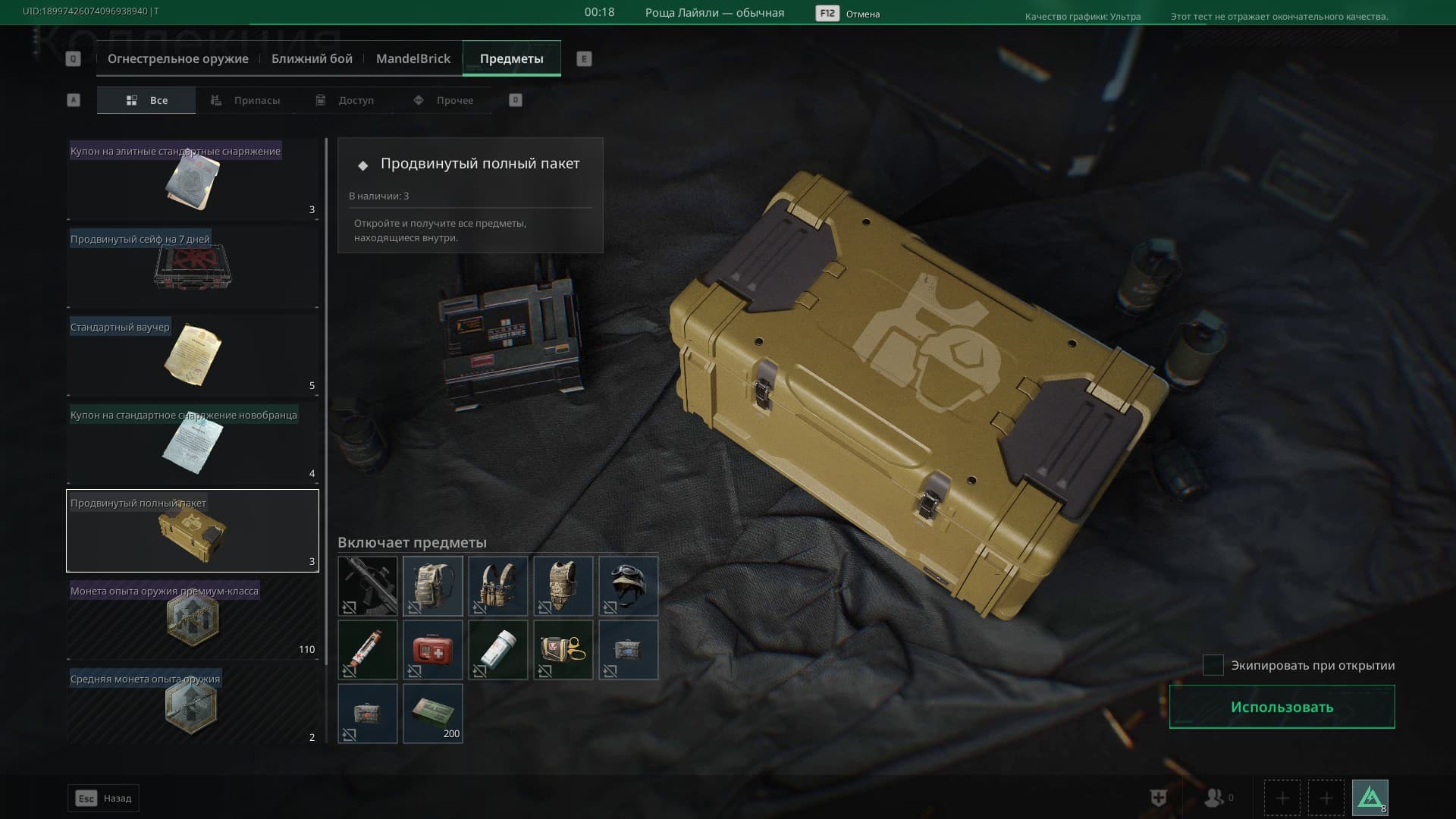Select the Все items filter
1456x819 pixels.
click(x=147, y=100)
